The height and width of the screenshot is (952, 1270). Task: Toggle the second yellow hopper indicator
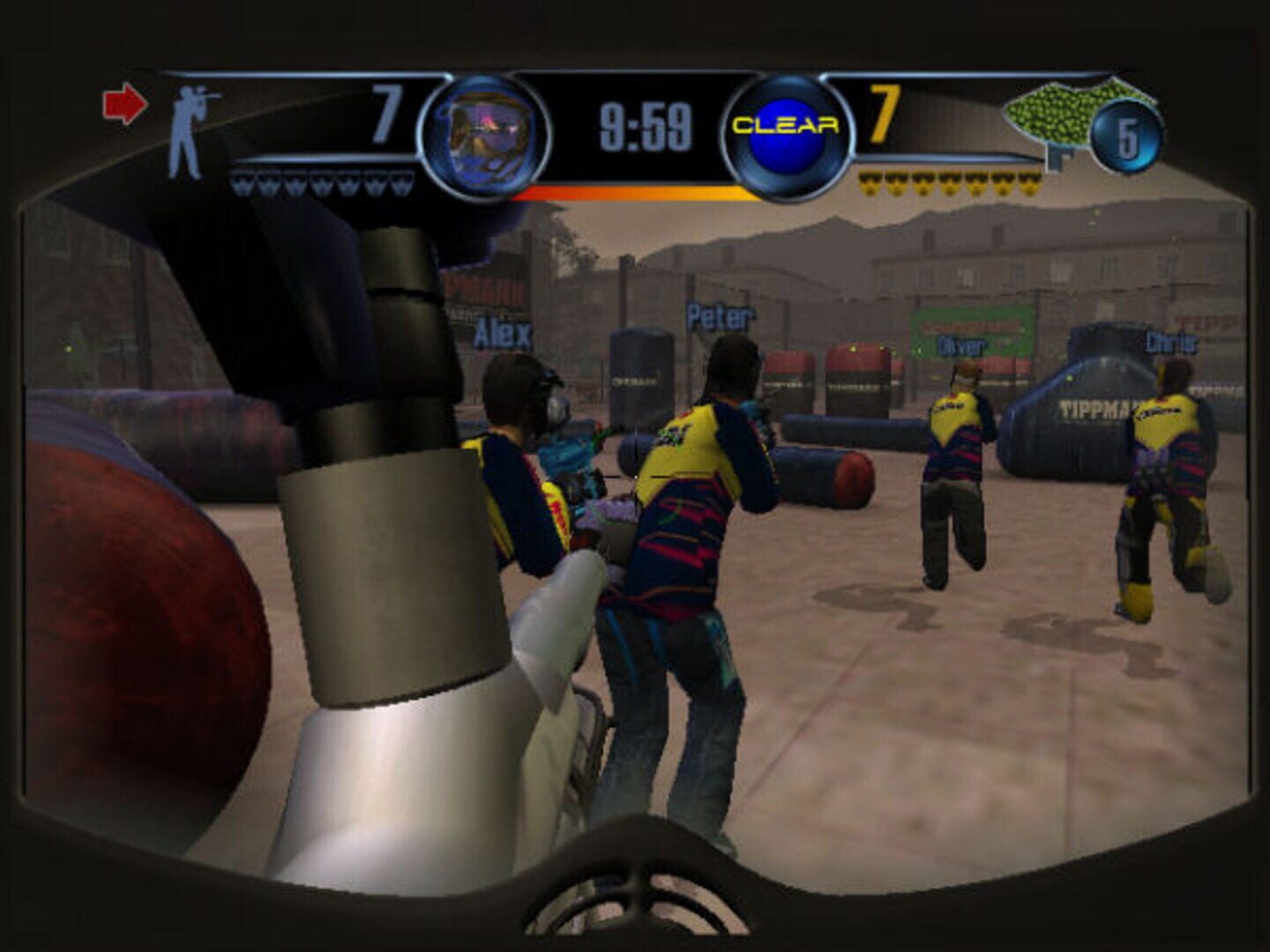[x=897, y=184]
